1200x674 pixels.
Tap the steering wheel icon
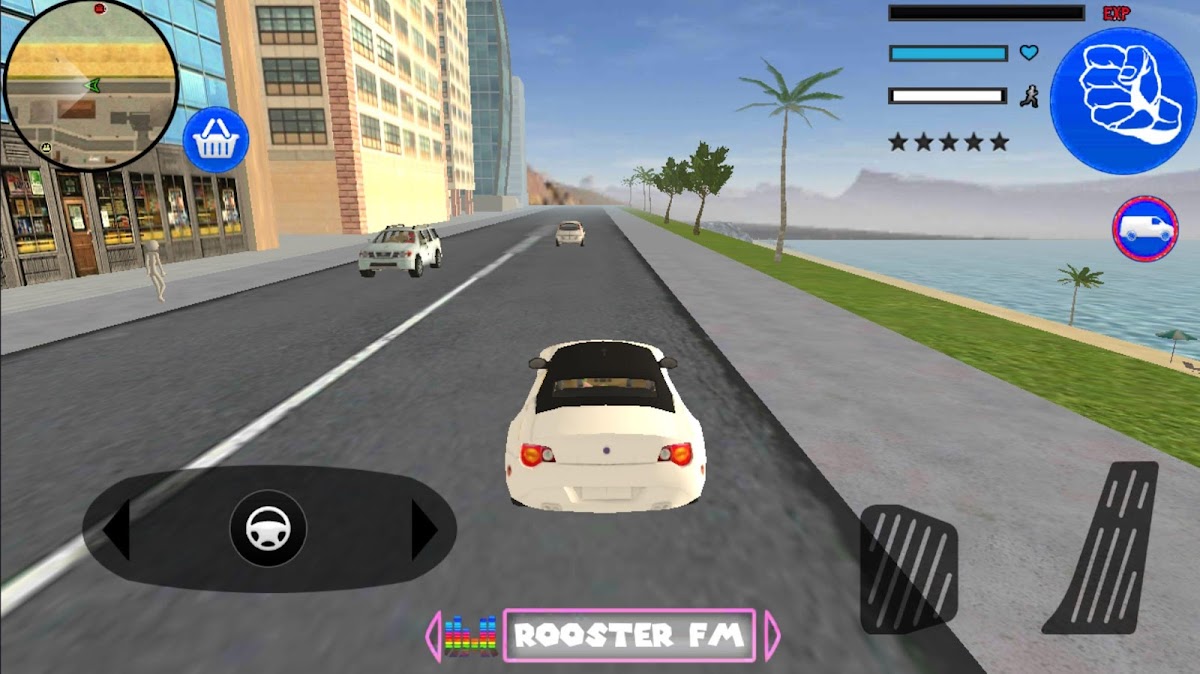click(268, 527)
